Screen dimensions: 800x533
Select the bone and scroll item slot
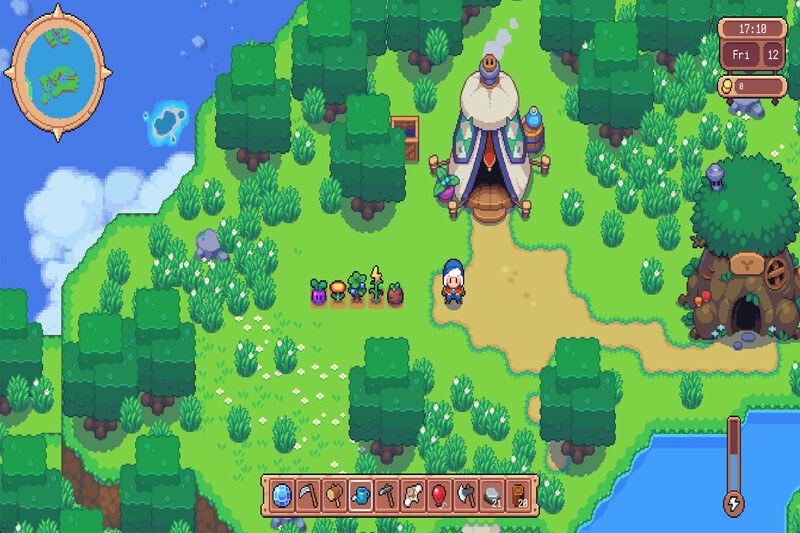pyautogui.click(x=413, y=494)
